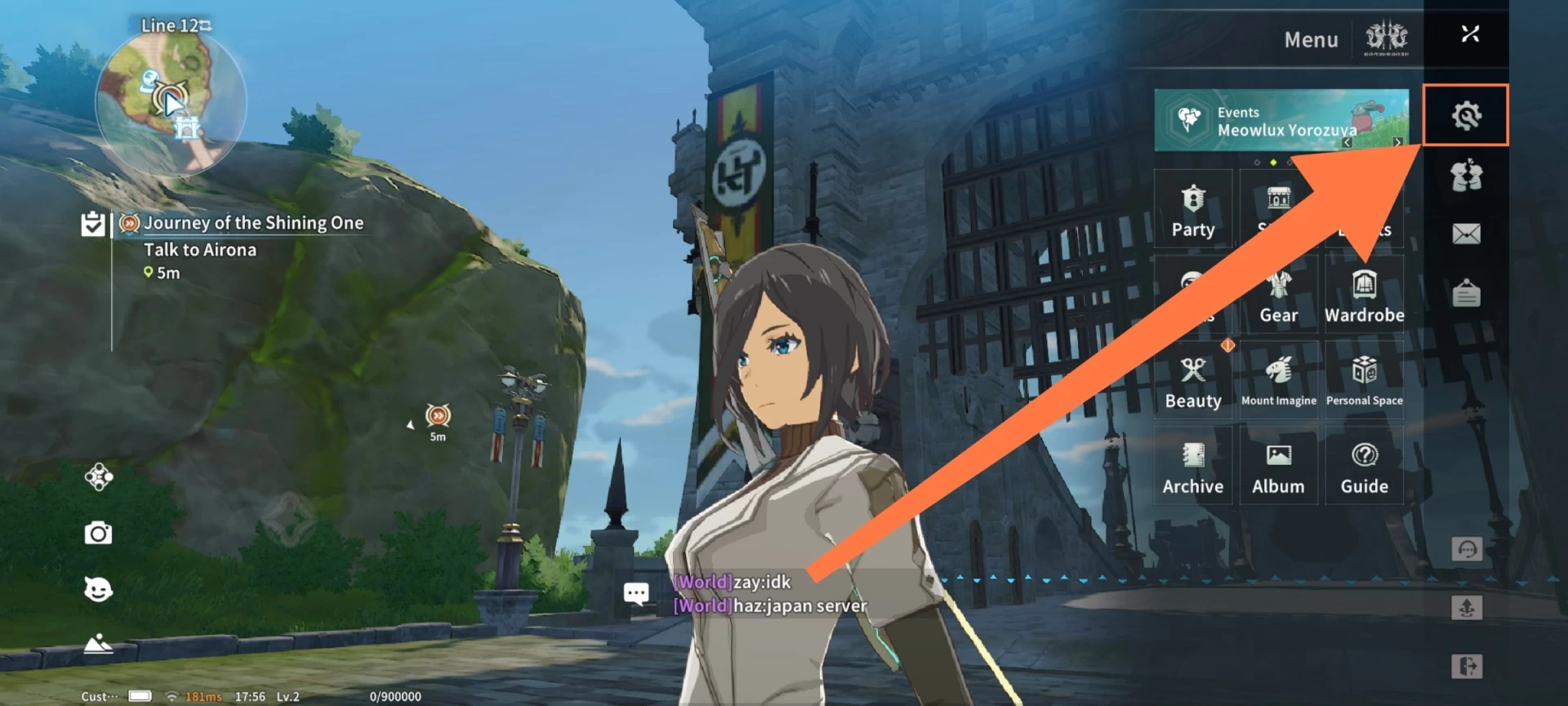The width and height of the screenshot is (1568, 706).
Task: Open the Archive
Action: tap(1193, 467)
